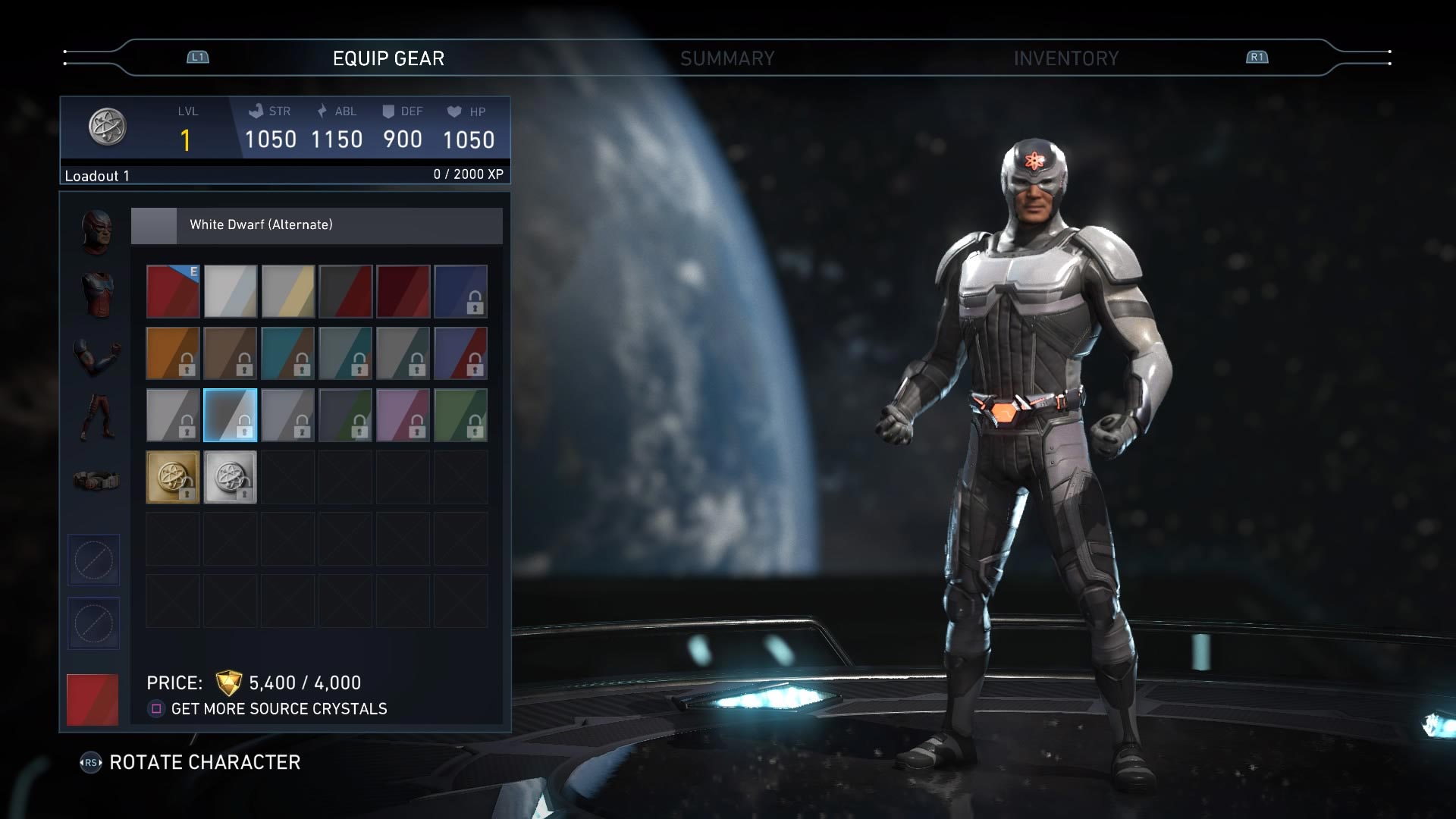Viewport: 1456px width, 819px height.
Task: Open the Loadout 1 selector
Action: coord(97,175)
